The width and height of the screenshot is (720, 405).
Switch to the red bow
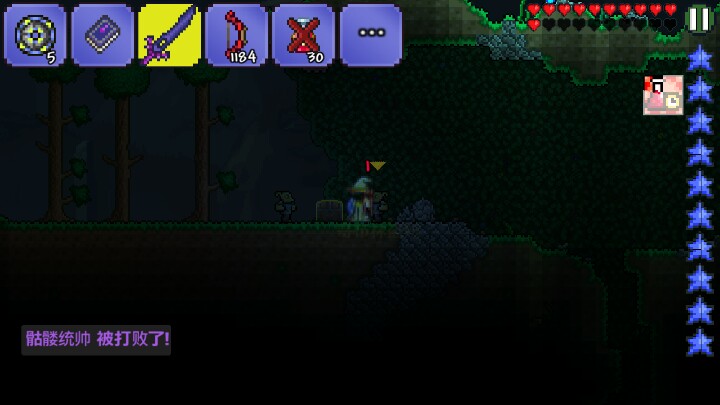coord(237,35)
